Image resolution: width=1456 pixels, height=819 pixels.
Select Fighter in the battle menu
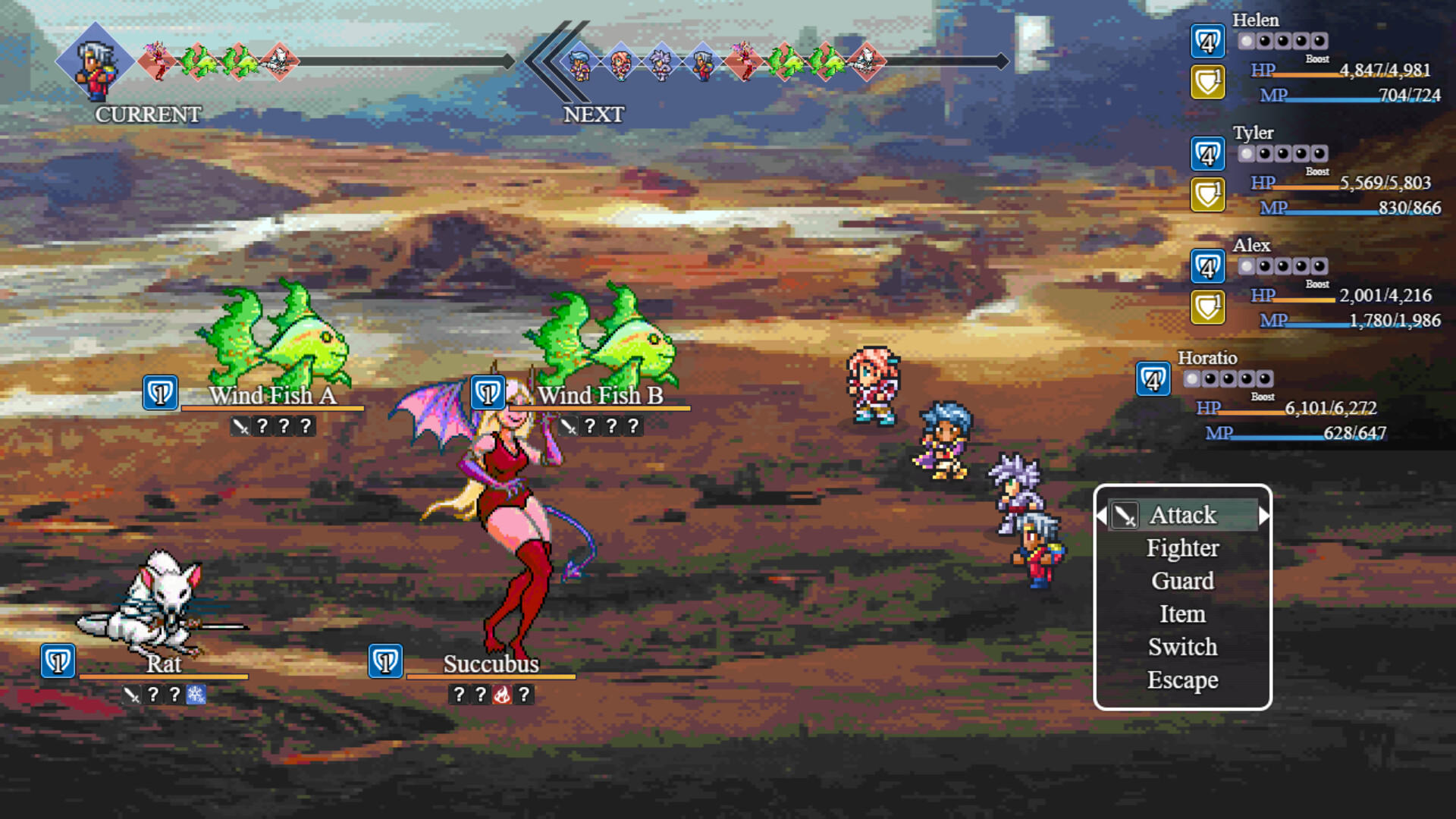[x=1183, y=548]
